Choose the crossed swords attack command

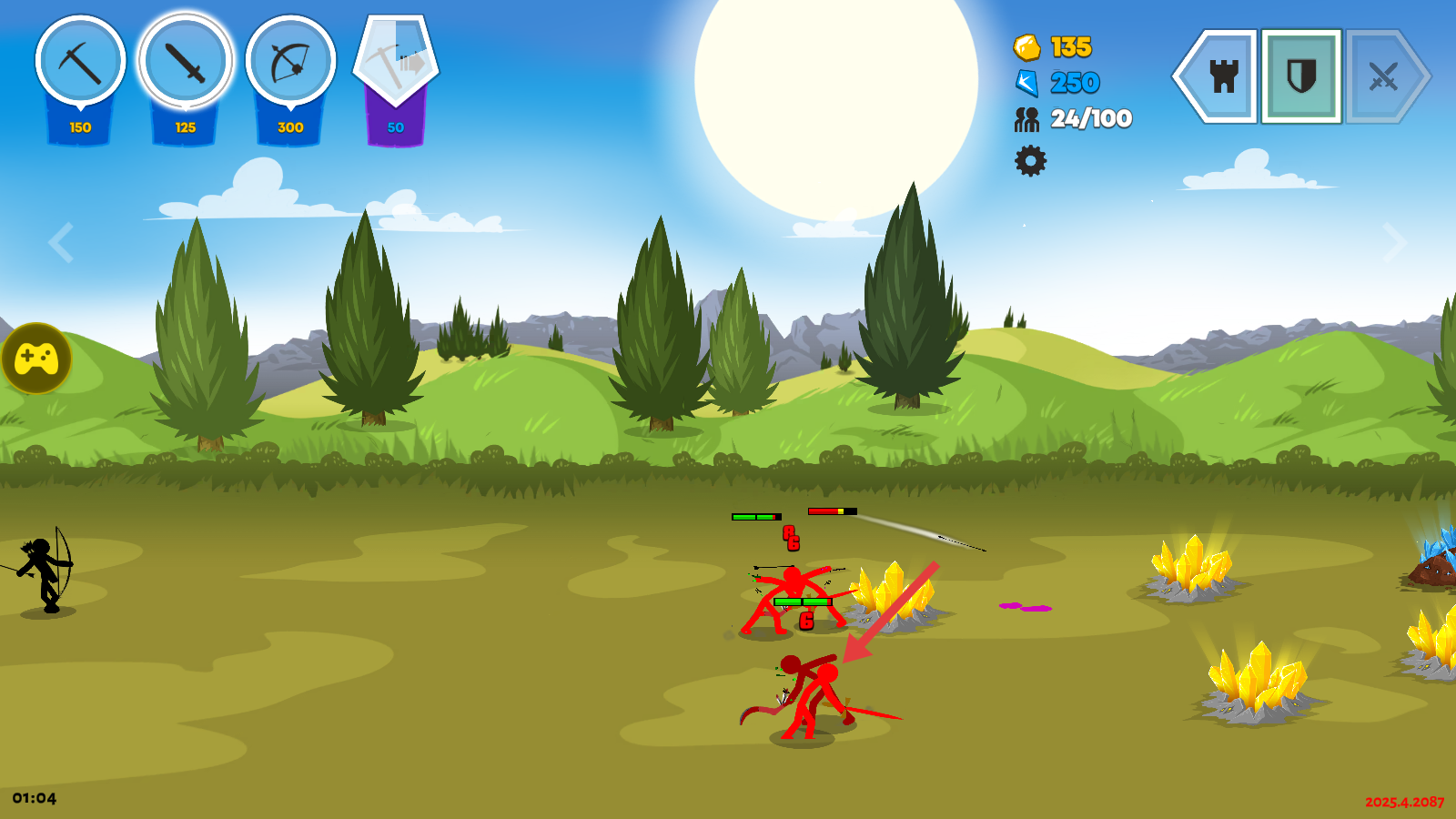pos(1382,76)
